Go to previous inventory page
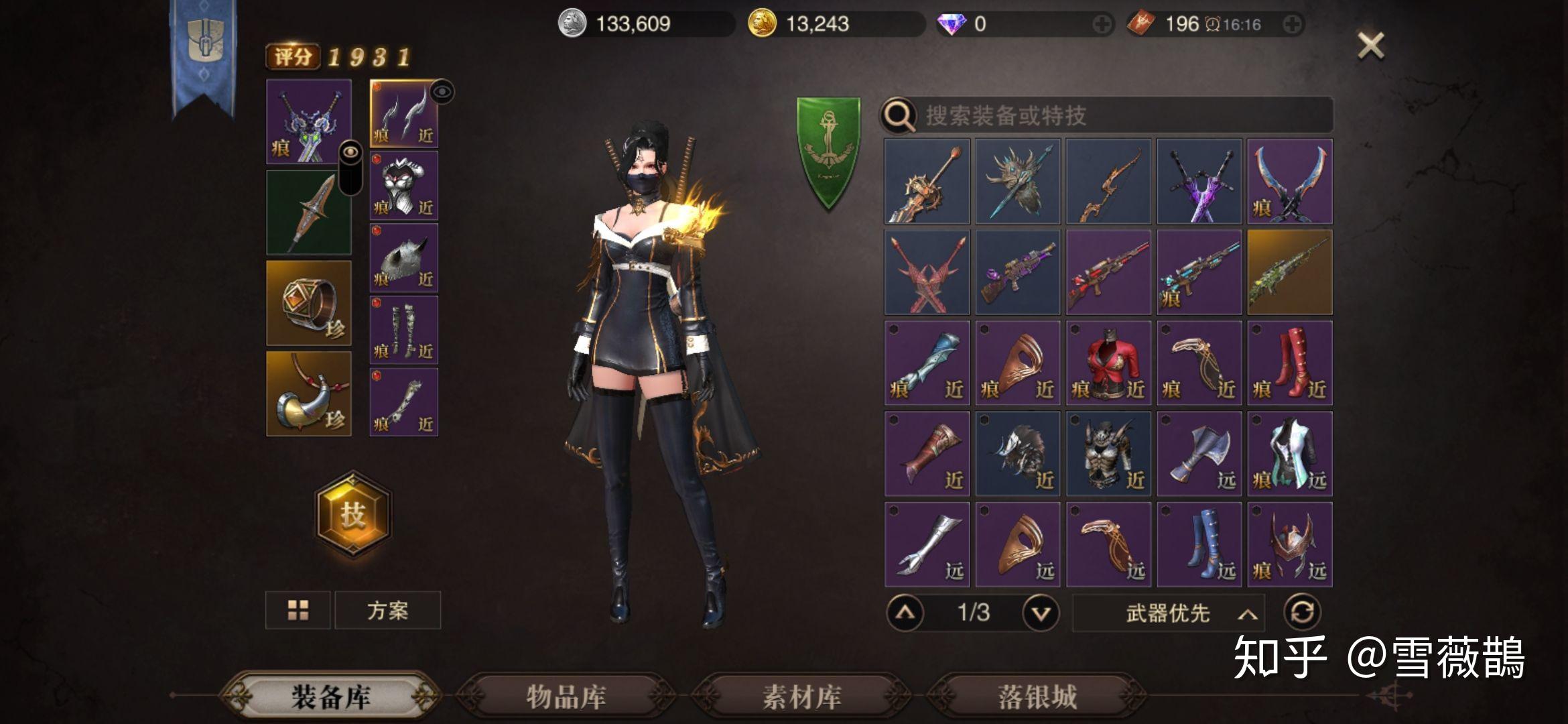 [905, 613]
